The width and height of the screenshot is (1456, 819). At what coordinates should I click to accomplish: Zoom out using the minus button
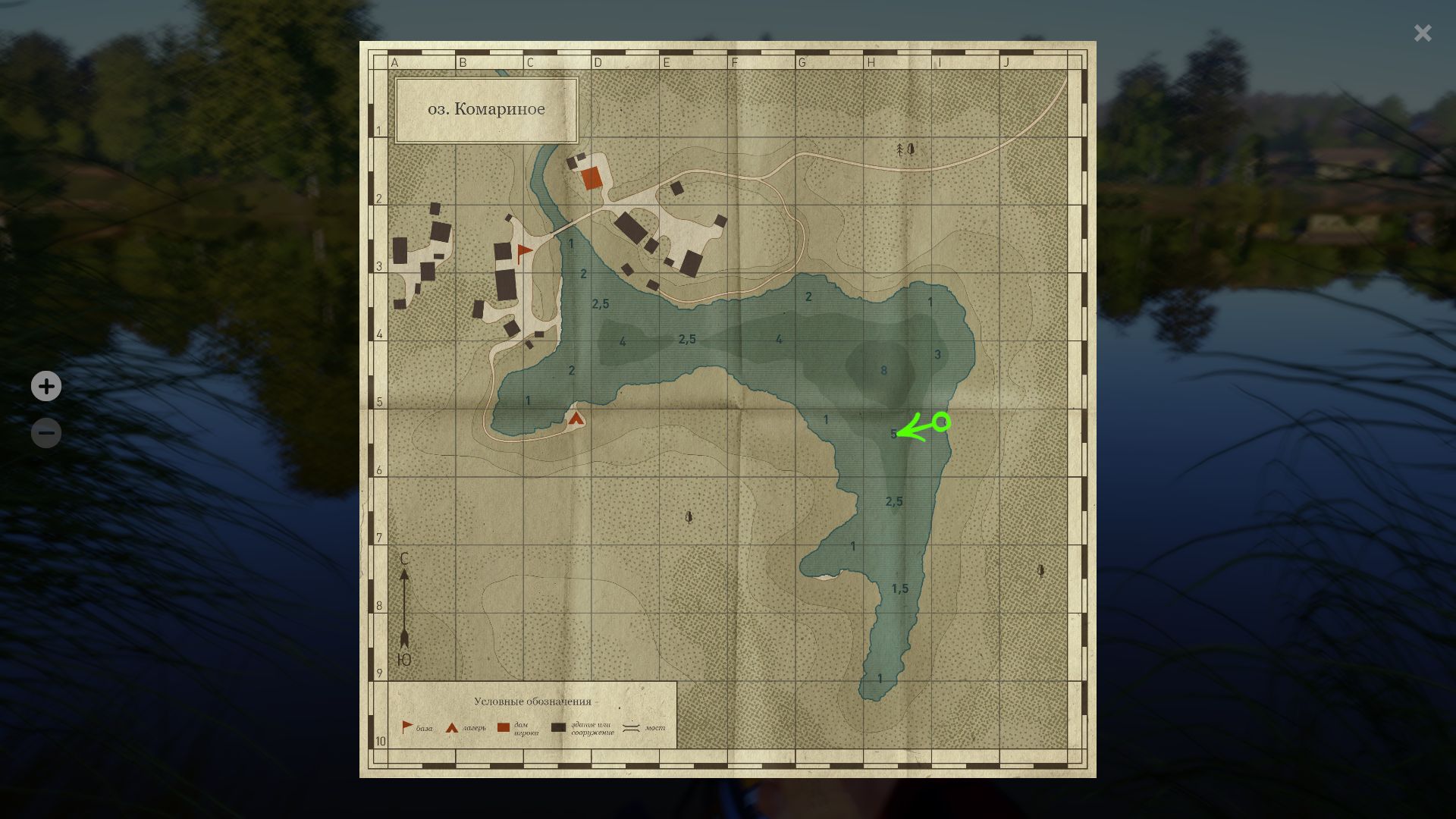tap(46, 432)
